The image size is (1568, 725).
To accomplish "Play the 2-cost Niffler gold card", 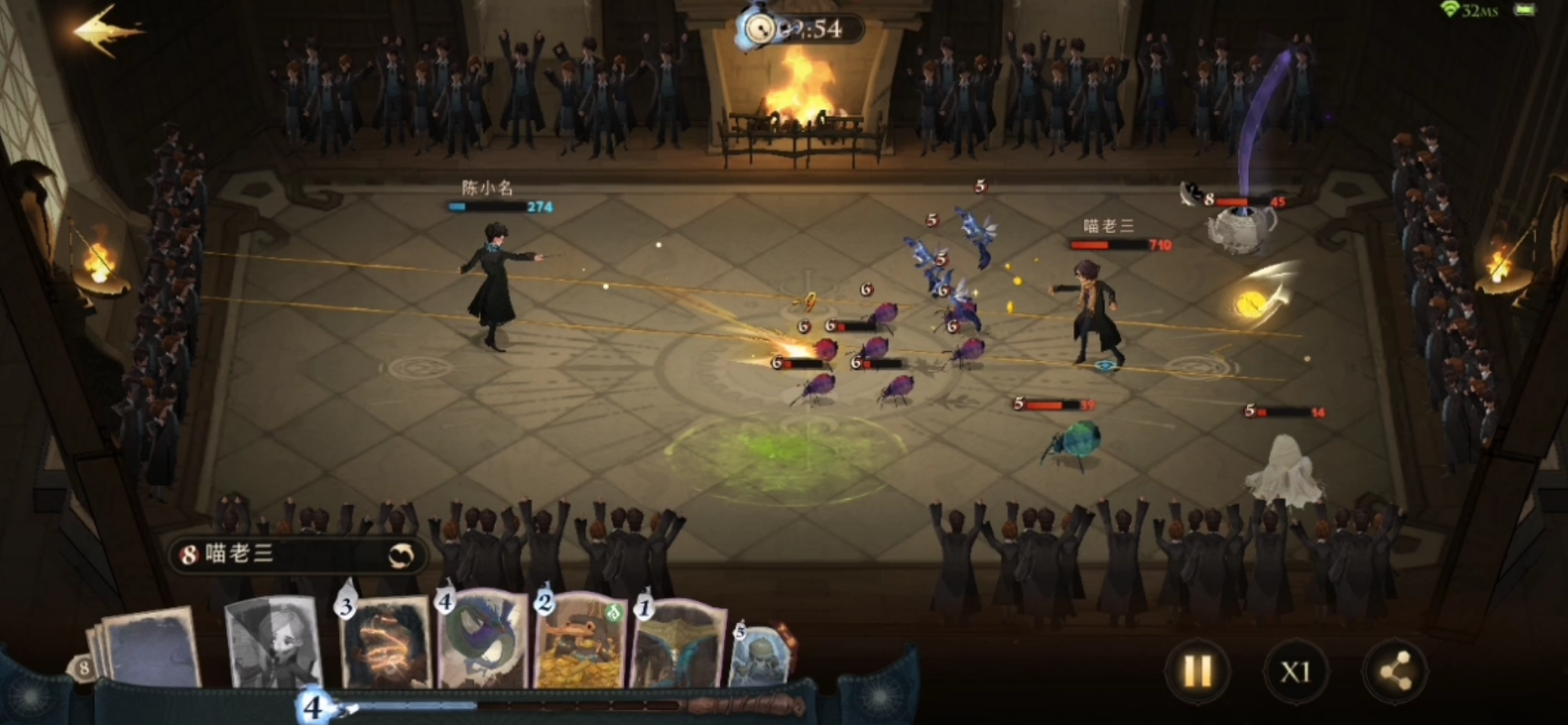I will 582,643.
